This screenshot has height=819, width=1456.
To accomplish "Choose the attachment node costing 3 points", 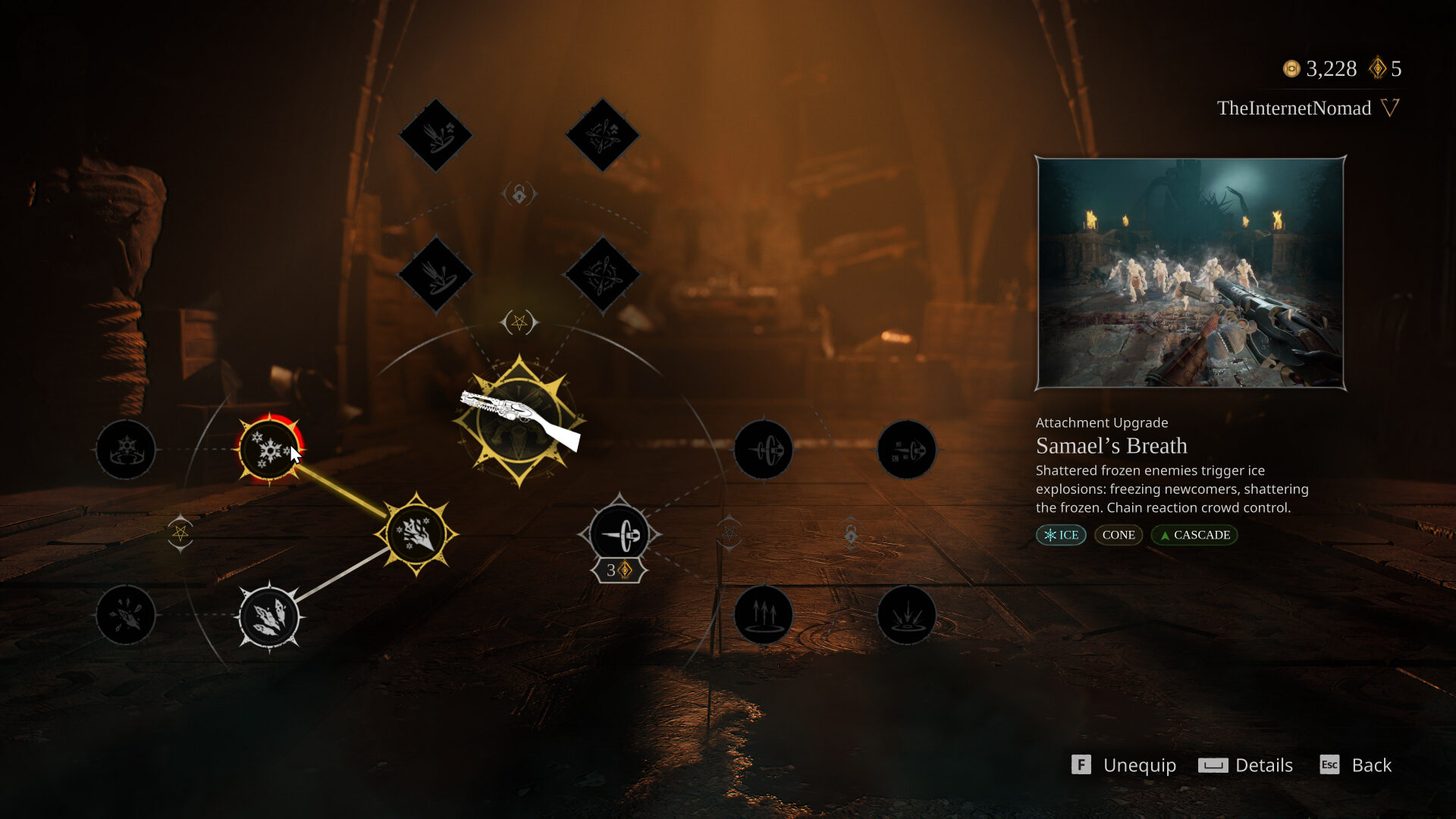I will click(x=619, y=535).
